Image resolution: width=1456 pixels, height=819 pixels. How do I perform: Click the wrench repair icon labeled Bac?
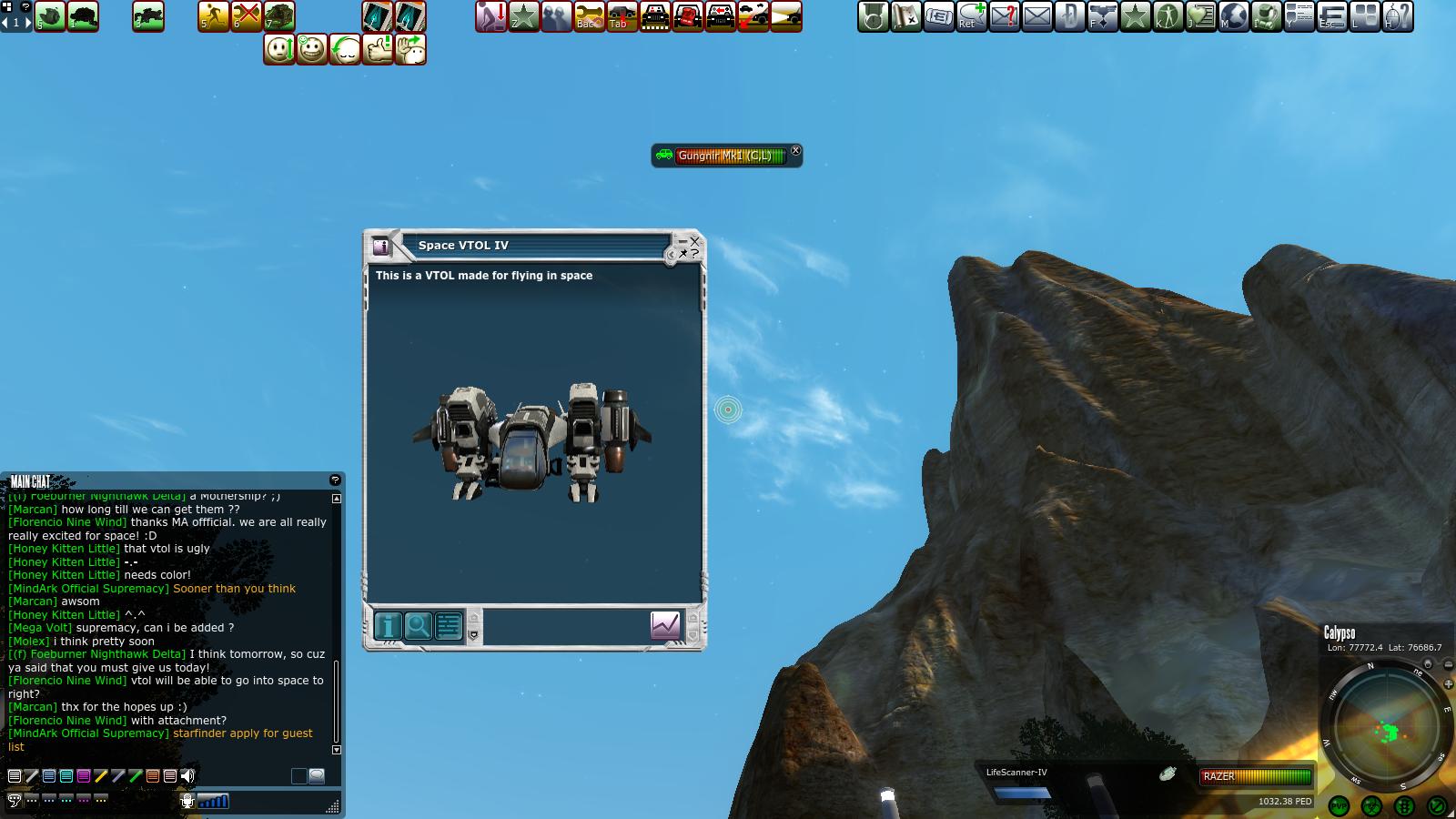(x=589, y=16)
